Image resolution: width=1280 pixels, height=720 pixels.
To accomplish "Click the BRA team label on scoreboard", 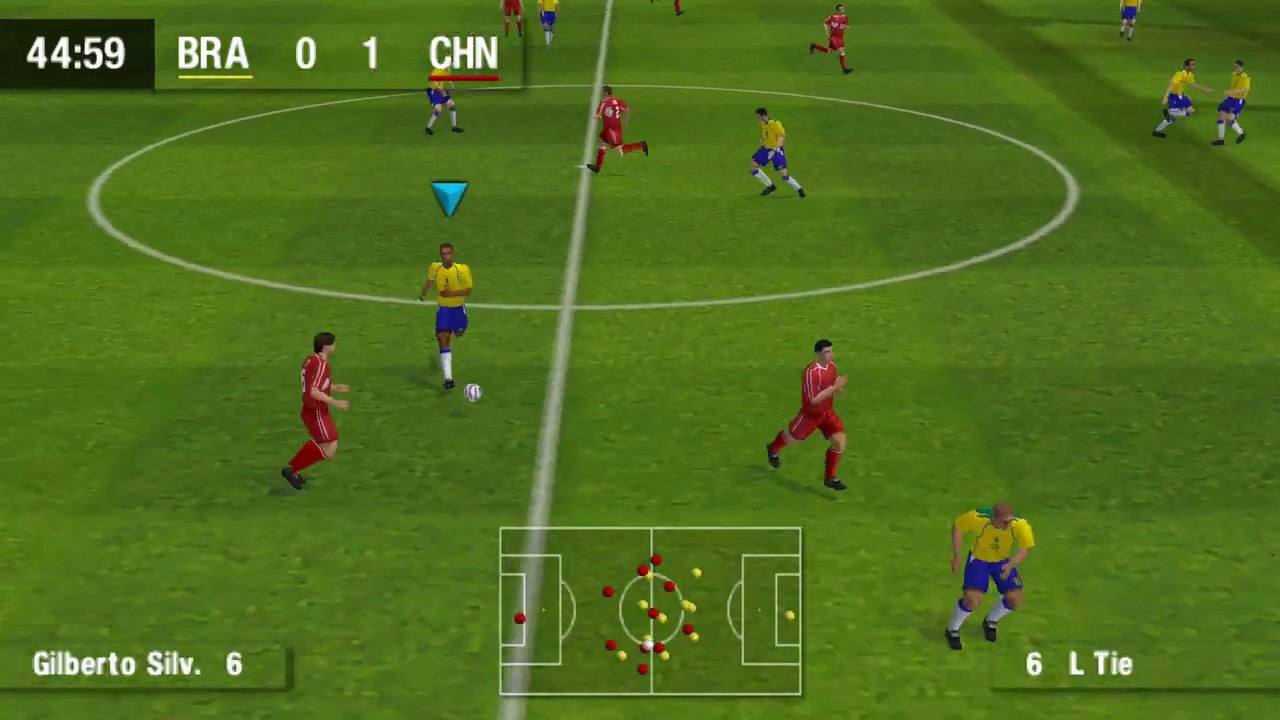I will 213,53.
